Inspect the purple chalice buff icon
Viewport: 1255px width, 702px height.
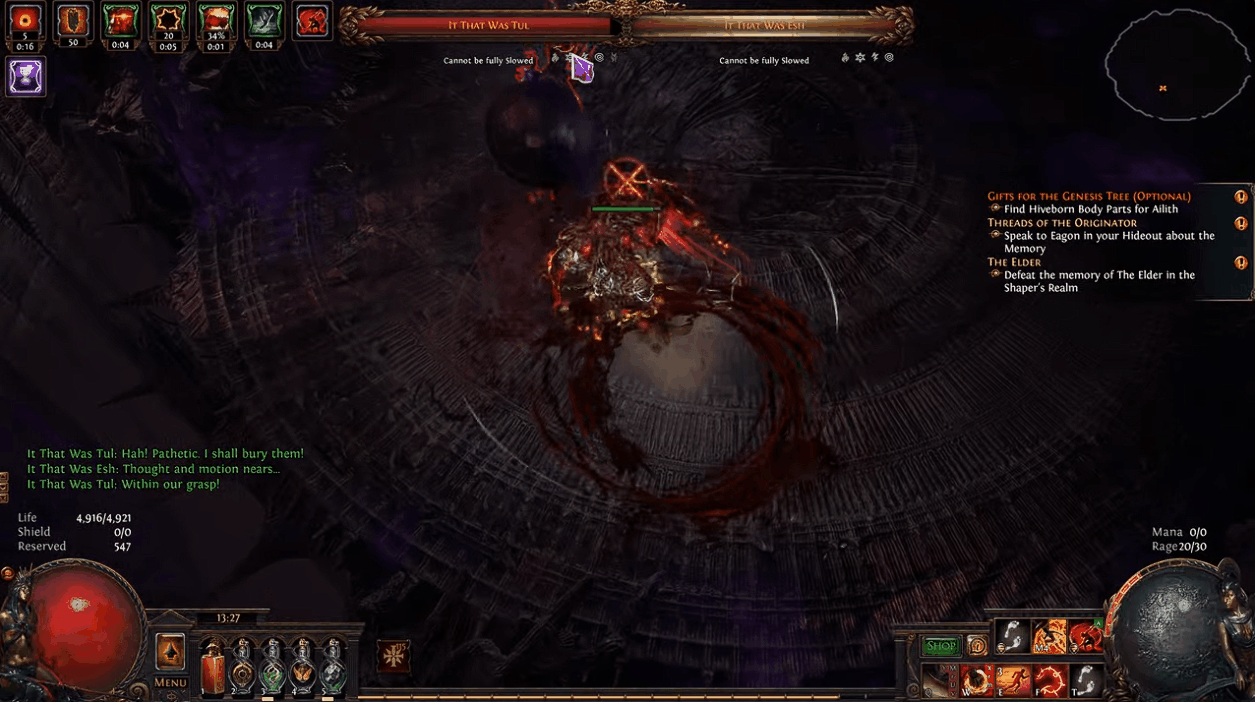(25, 76)
